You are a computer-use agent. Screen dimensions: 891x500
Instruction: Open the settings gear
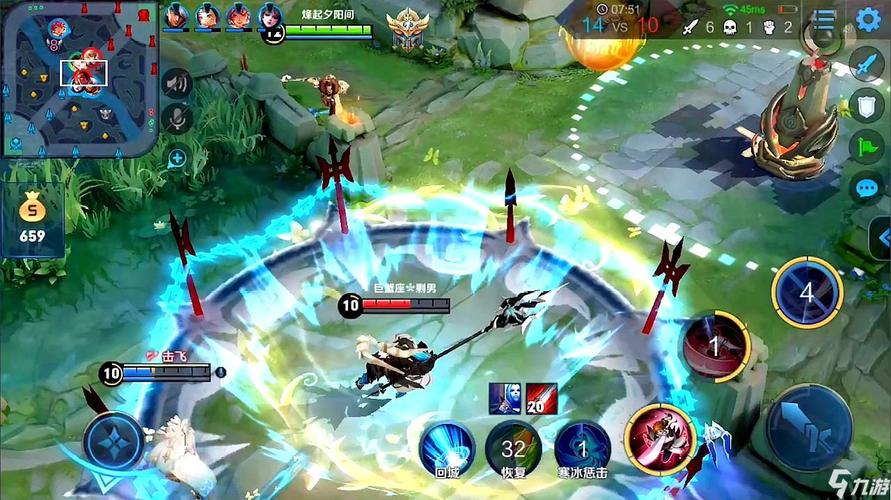[x=868, y=19]
